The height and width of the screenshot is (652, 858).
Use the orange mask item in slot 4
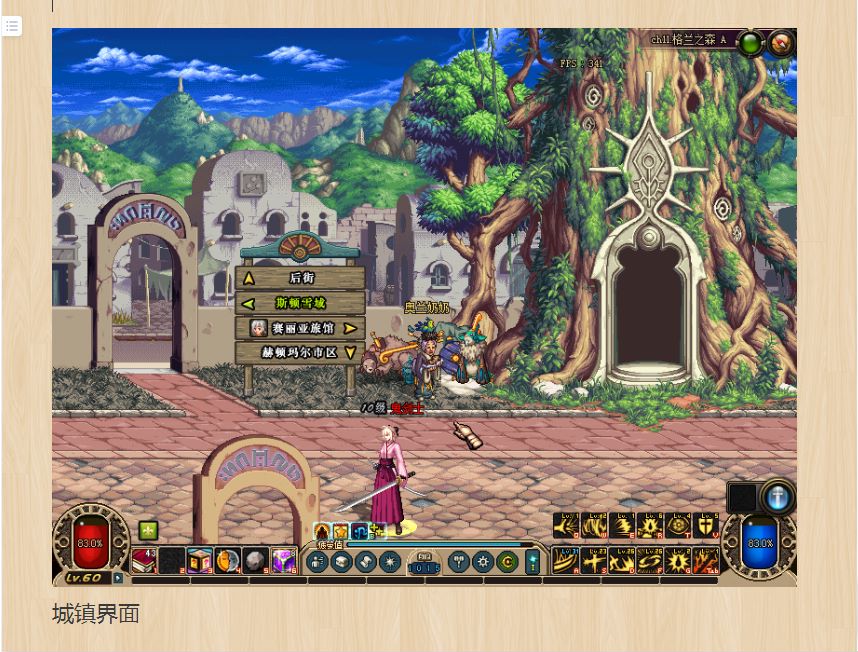[x=227, y=560]
